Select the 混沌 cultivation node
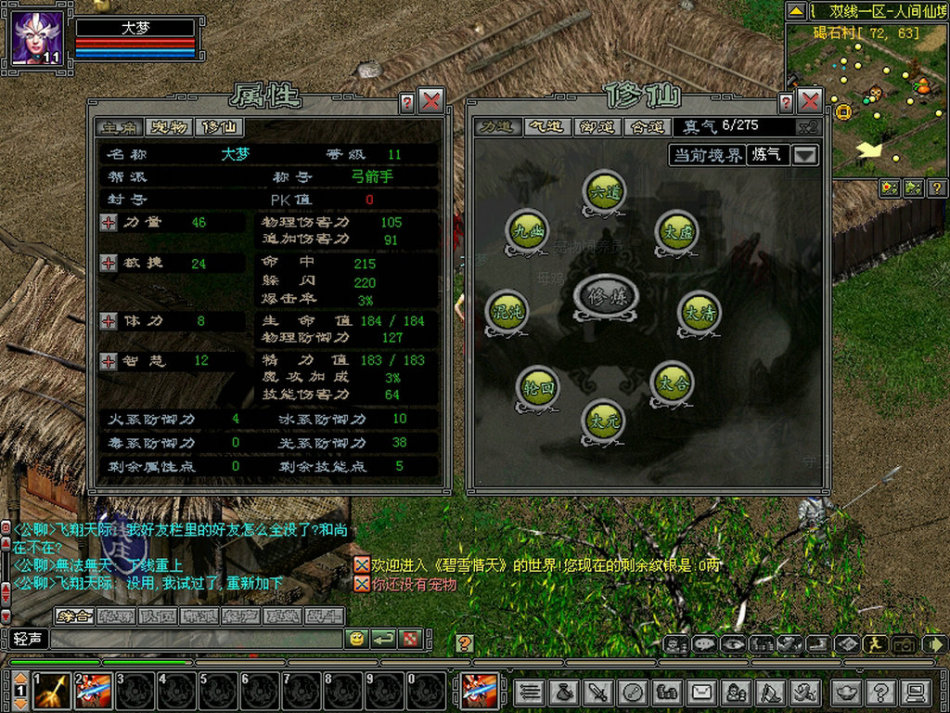 coord(507,311)
